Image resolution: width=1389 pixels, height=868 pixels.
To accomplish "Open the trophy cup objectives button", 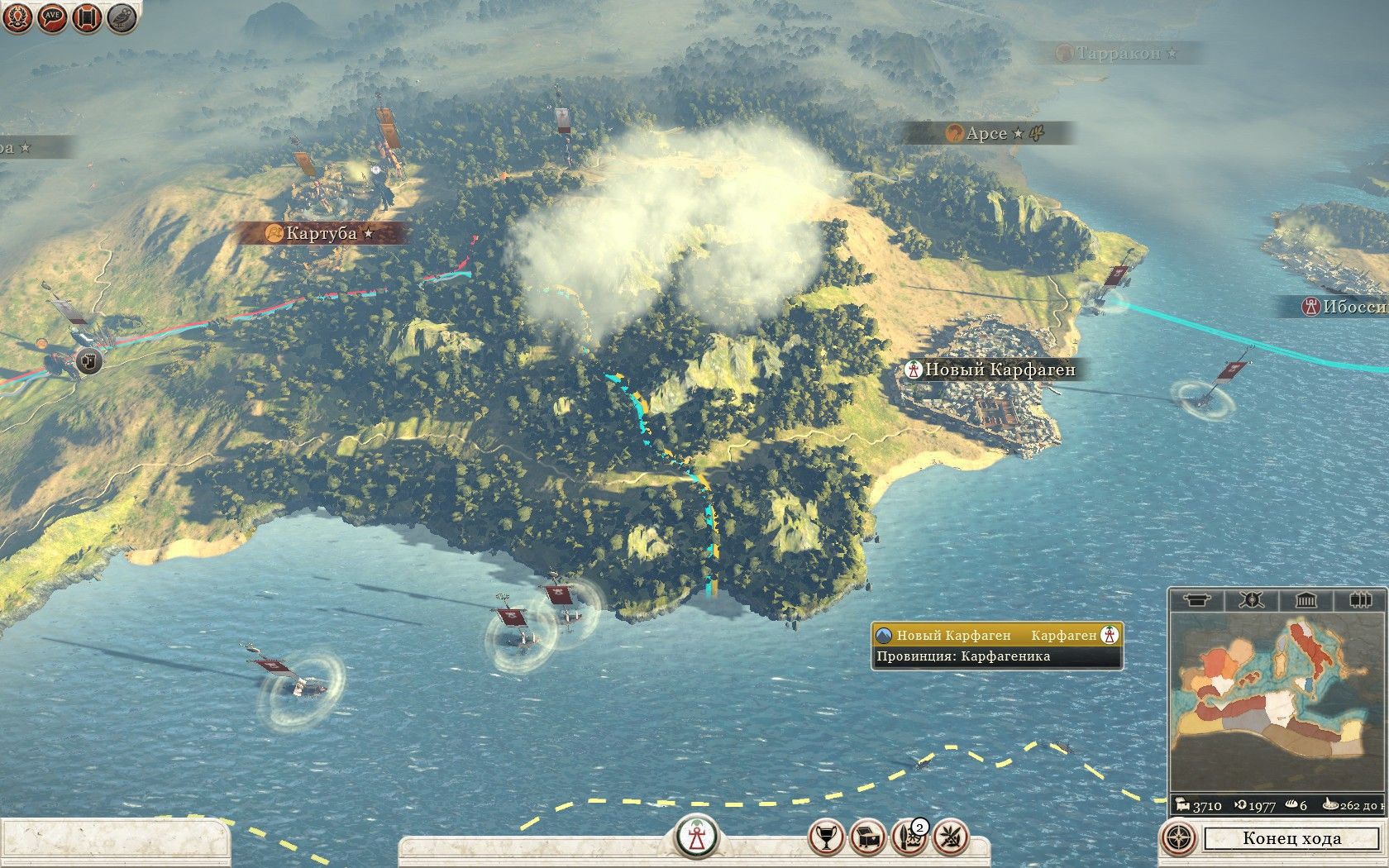I will pos(826,838).
